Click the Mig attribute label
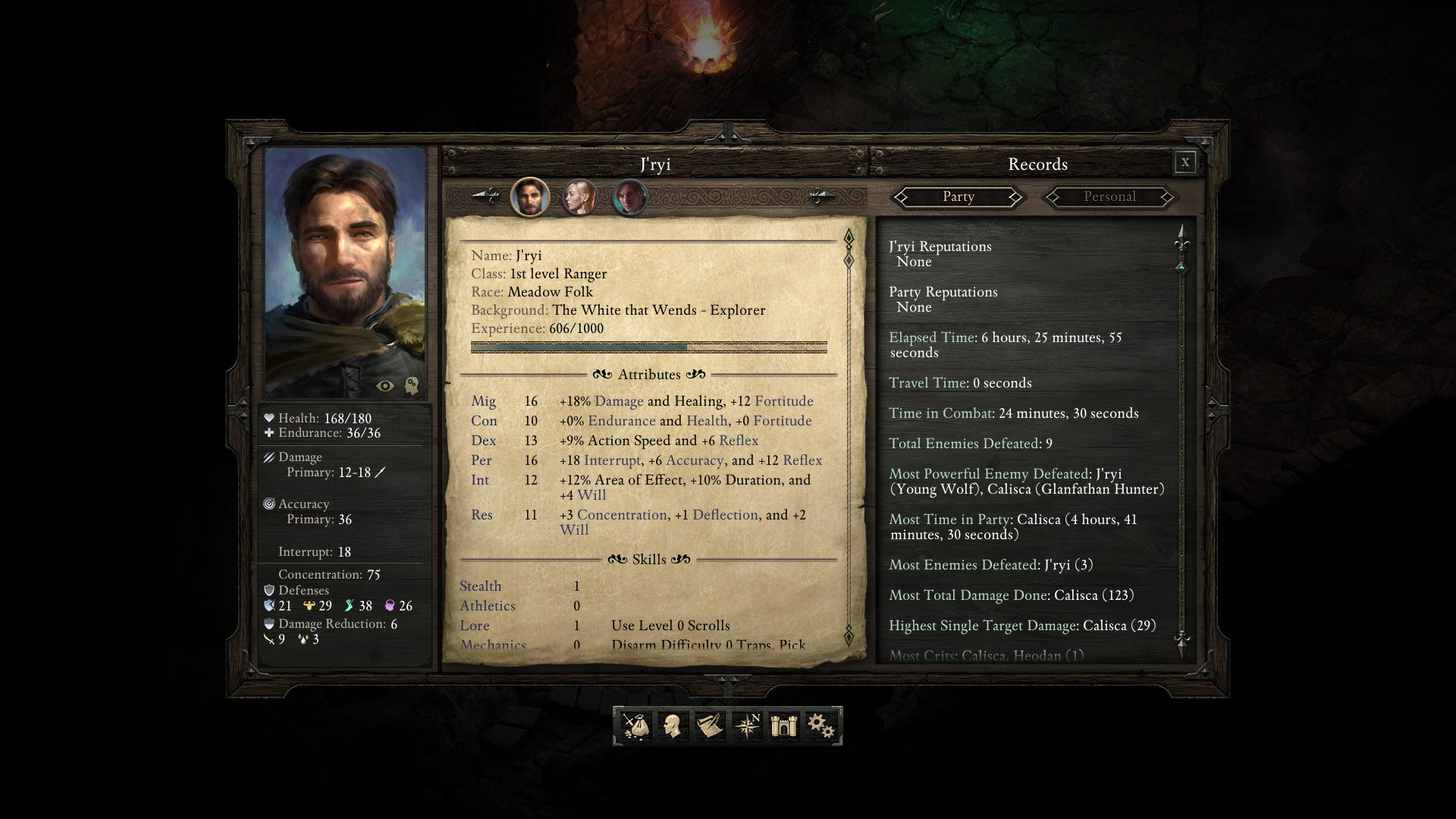Viewport: 1456px width, 819px height. 483,401
